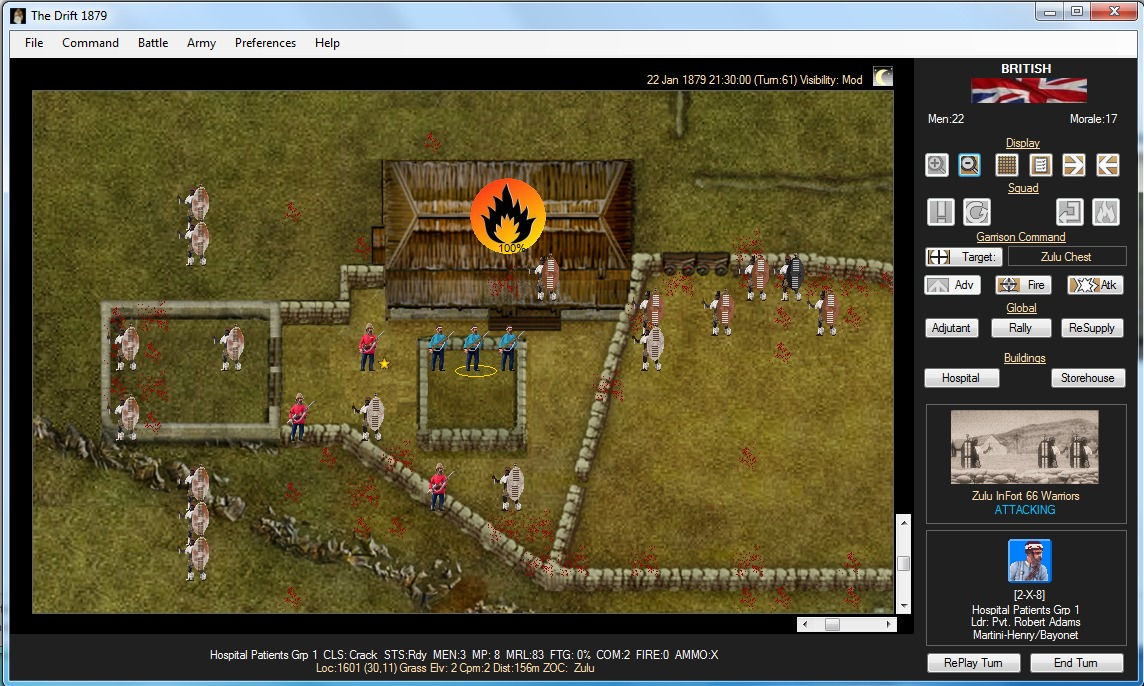This screenshot has width=1144, height=686.
Task: Click the RePlay Turn button
Action: 973,663
